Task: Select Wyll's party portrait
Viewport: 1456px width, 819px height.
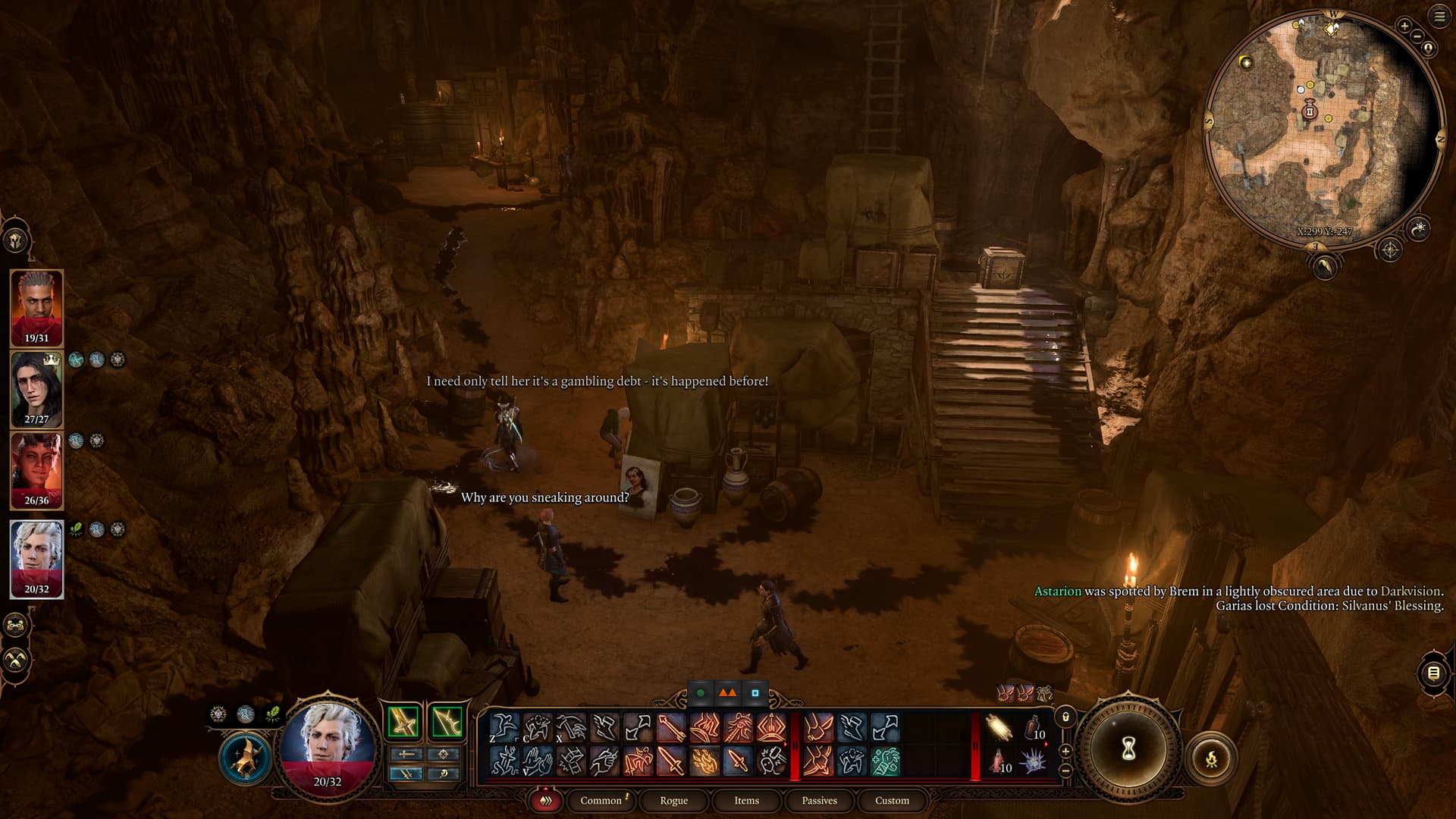Action: pos(36,307)
